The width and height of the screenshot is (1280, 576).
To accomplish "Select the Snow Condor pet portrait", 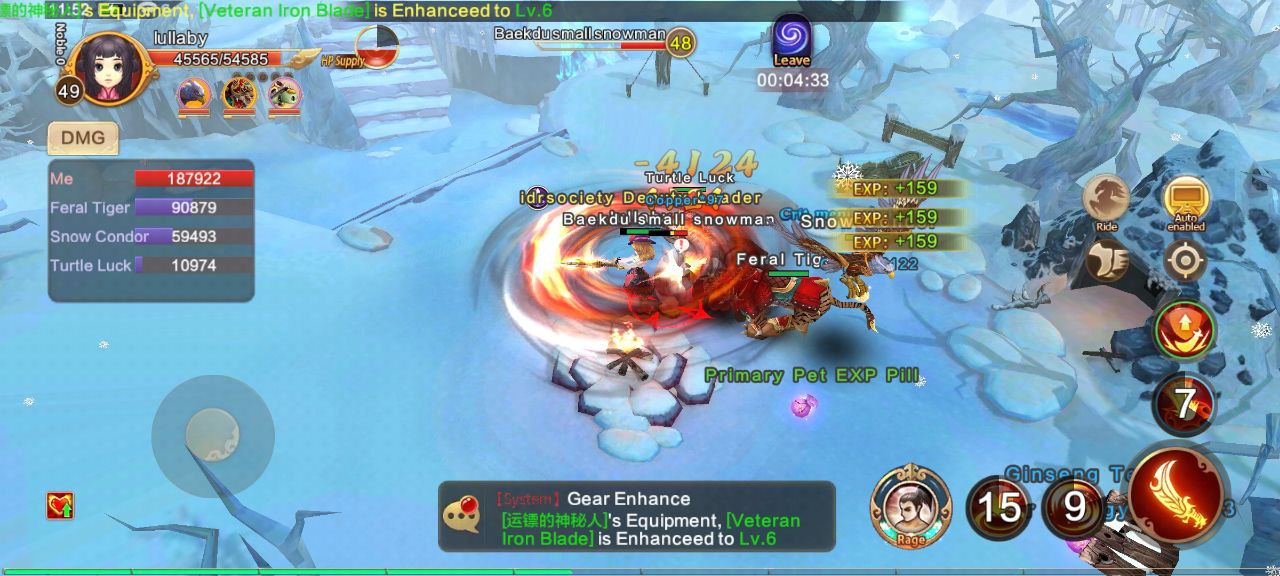I will pyautogui.click(x=193, y=95).
